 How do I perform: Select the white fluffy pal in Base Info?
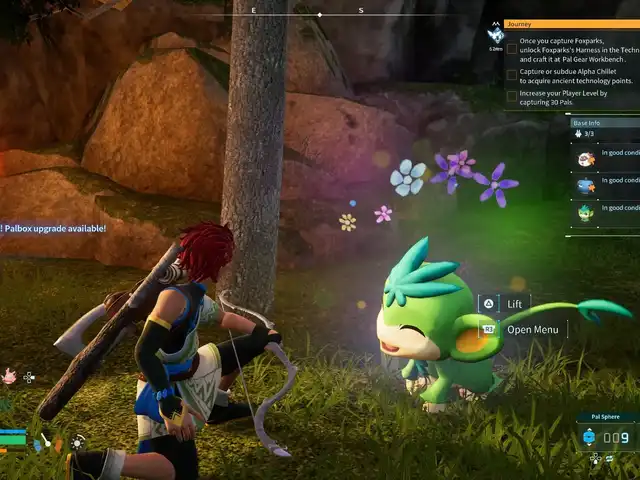point(586,158)
